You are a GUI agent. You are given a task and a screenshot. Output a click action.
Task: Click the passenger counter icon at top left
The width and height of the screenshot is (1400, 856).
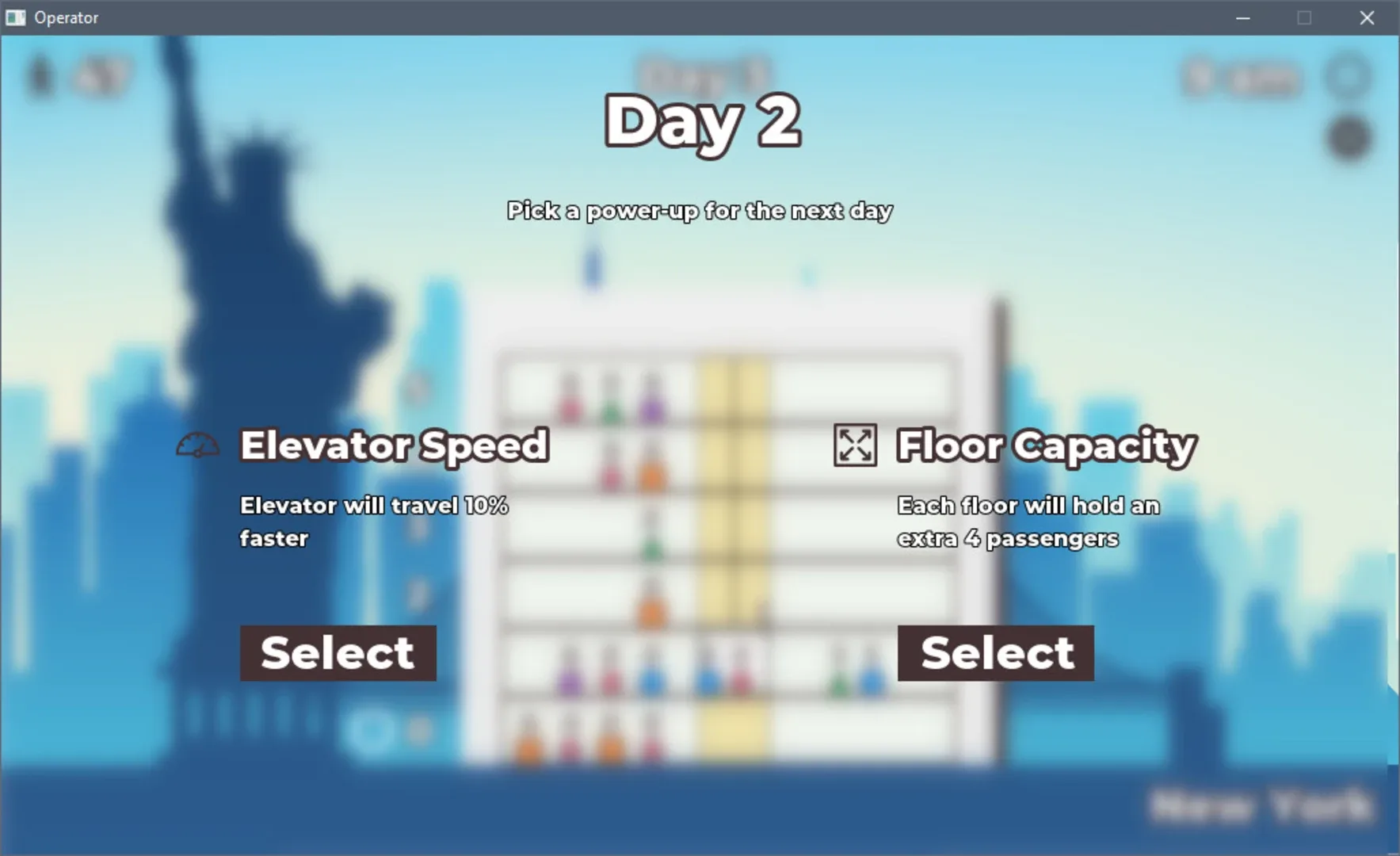(41, 75)
